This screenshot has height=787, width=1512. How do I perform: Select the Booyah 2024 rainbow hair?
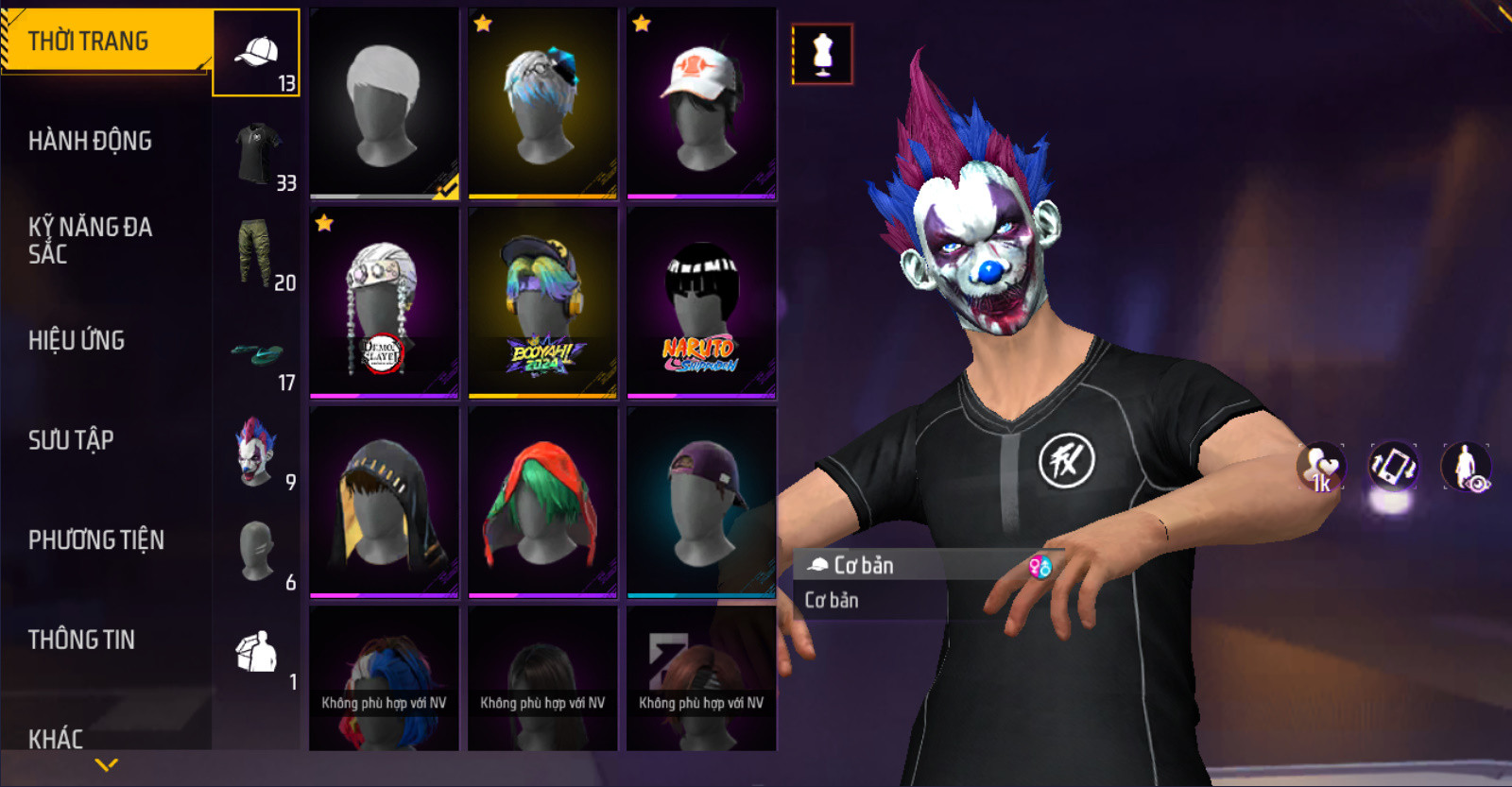pos(542,302)
